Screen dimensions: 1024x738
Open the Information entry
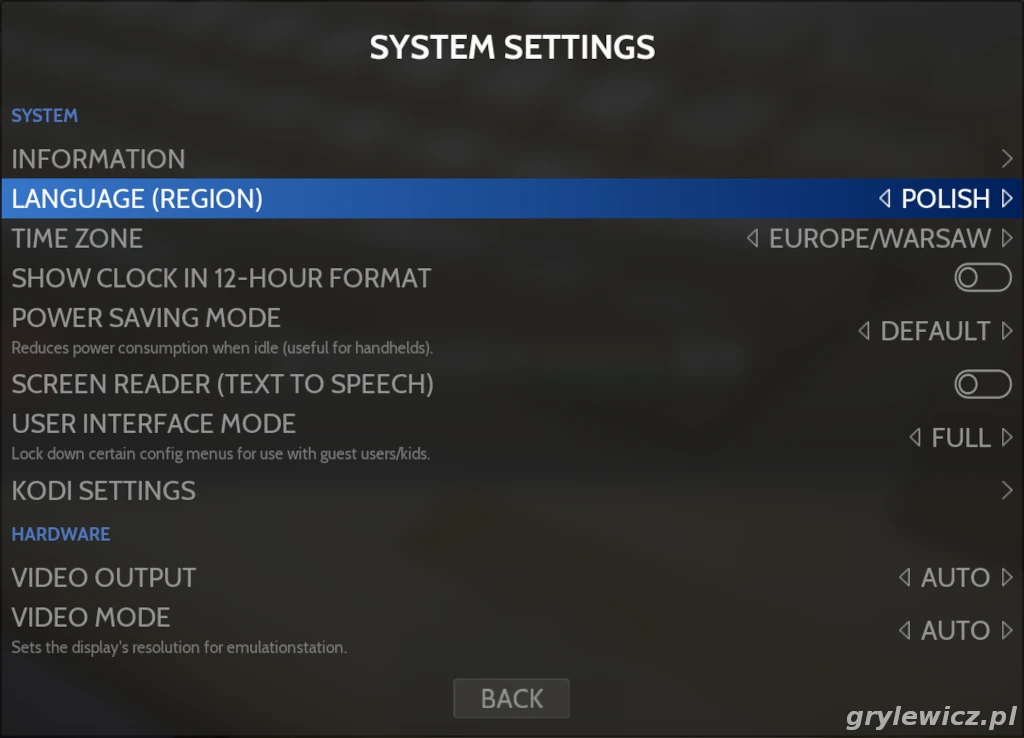pos(98,159)
